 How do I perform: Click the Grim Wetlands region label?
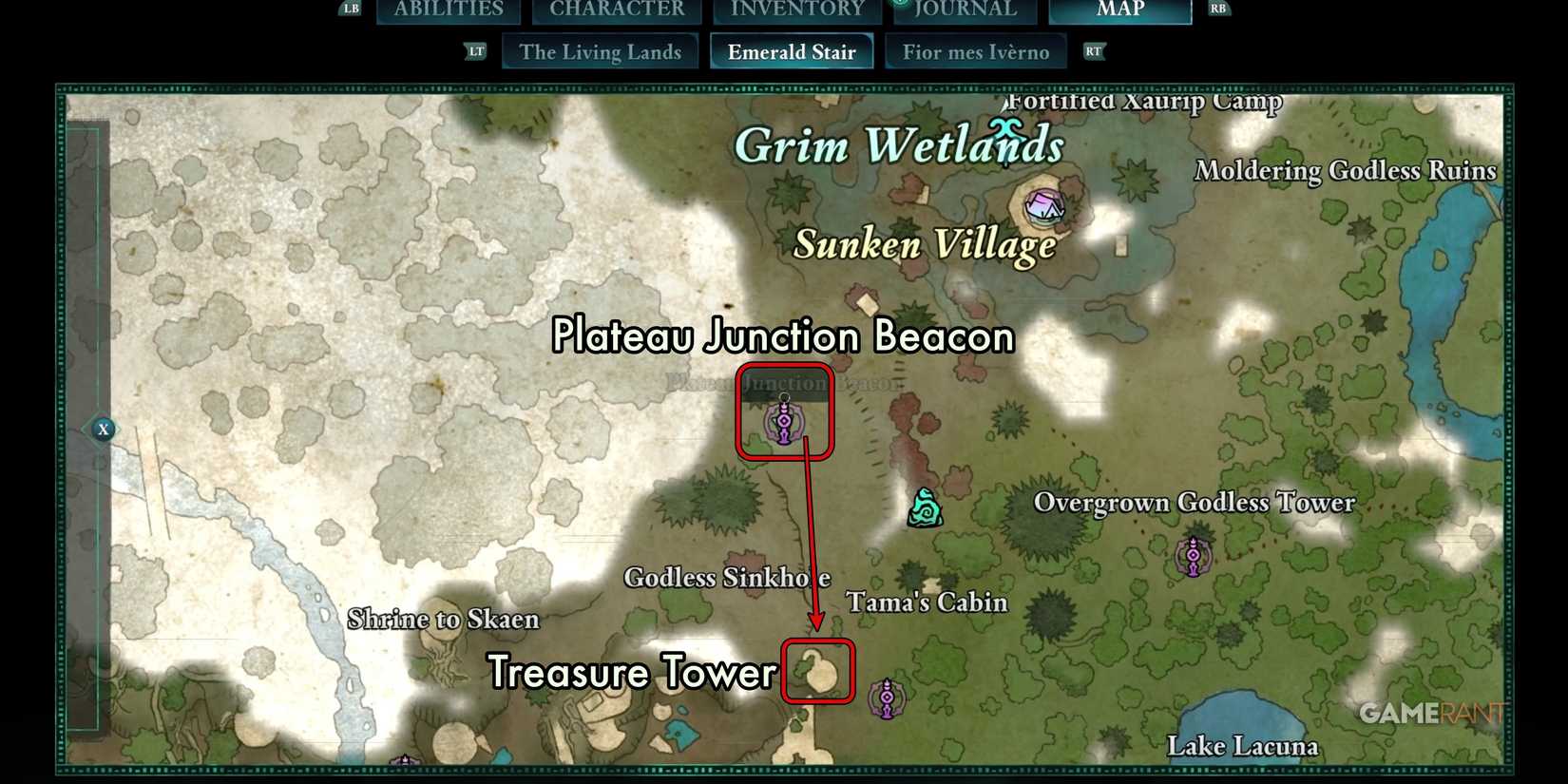pos(901,144)
